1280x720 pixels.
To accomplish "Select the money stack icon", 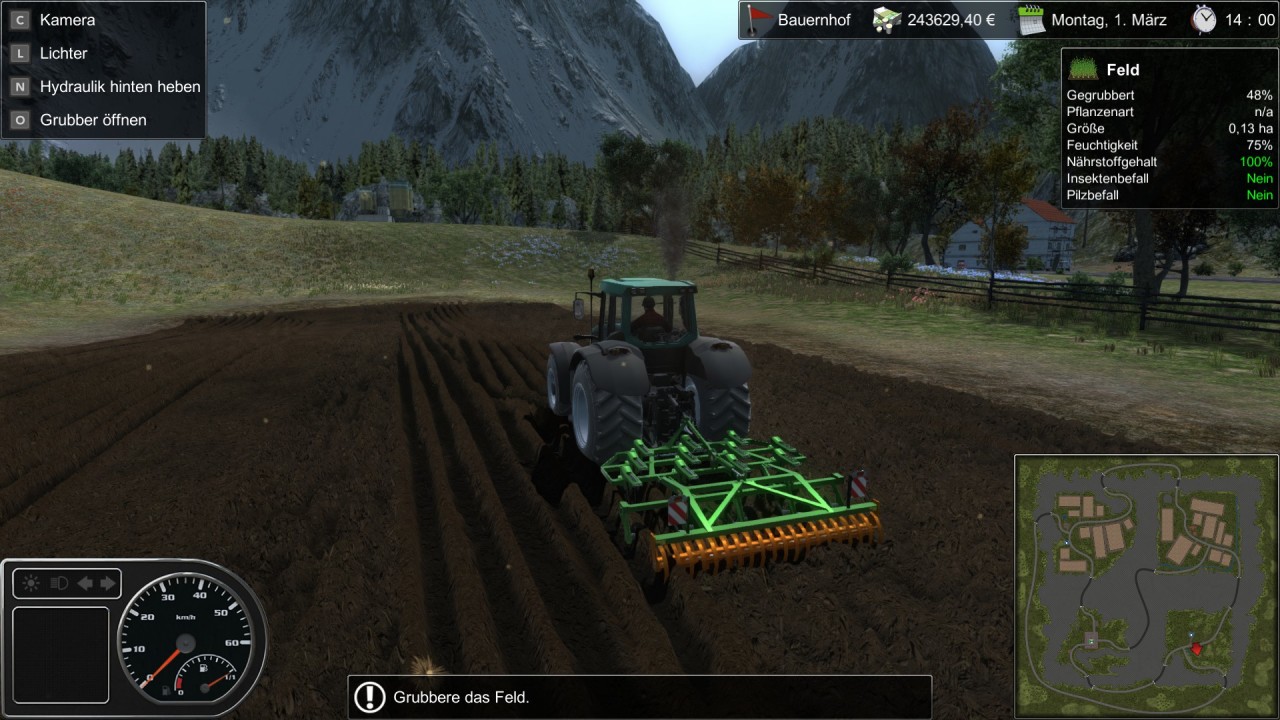I will pyautogui.click(x=888, y=20).
